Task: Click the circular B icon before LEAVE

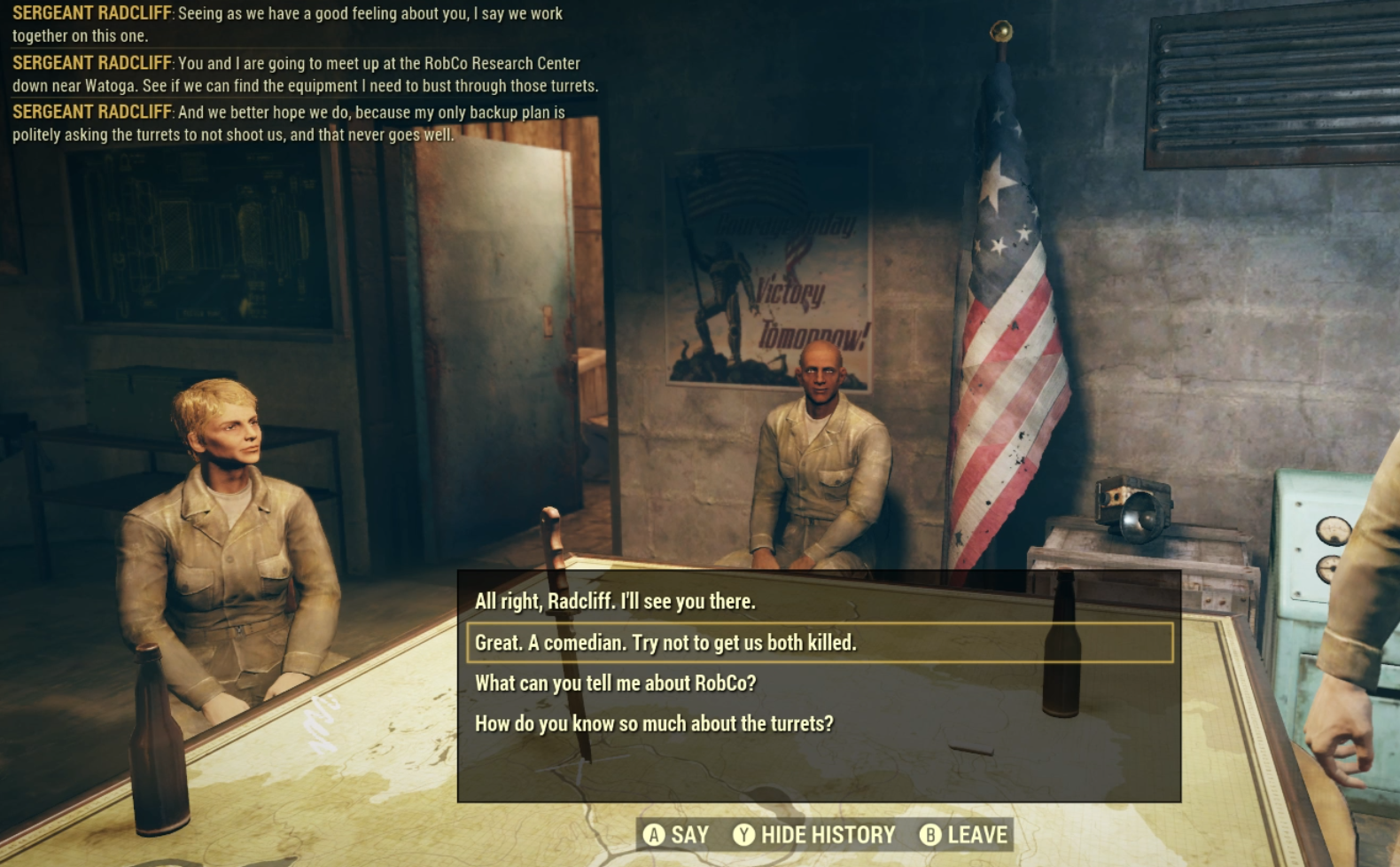Action: pyautogui.click(x=931, y=834)
